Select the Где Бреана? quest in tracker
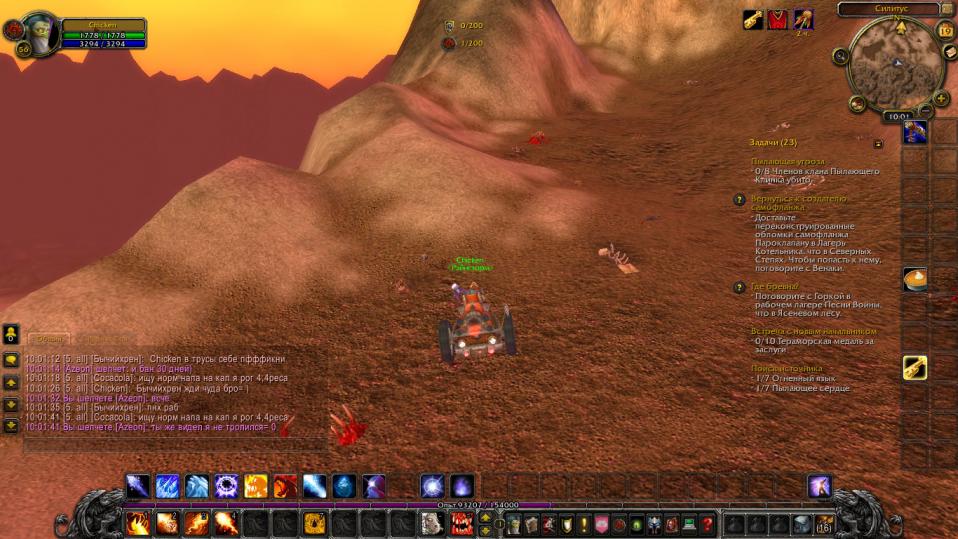Viewport: 958px width, 539px height. (x=774, y=286)
